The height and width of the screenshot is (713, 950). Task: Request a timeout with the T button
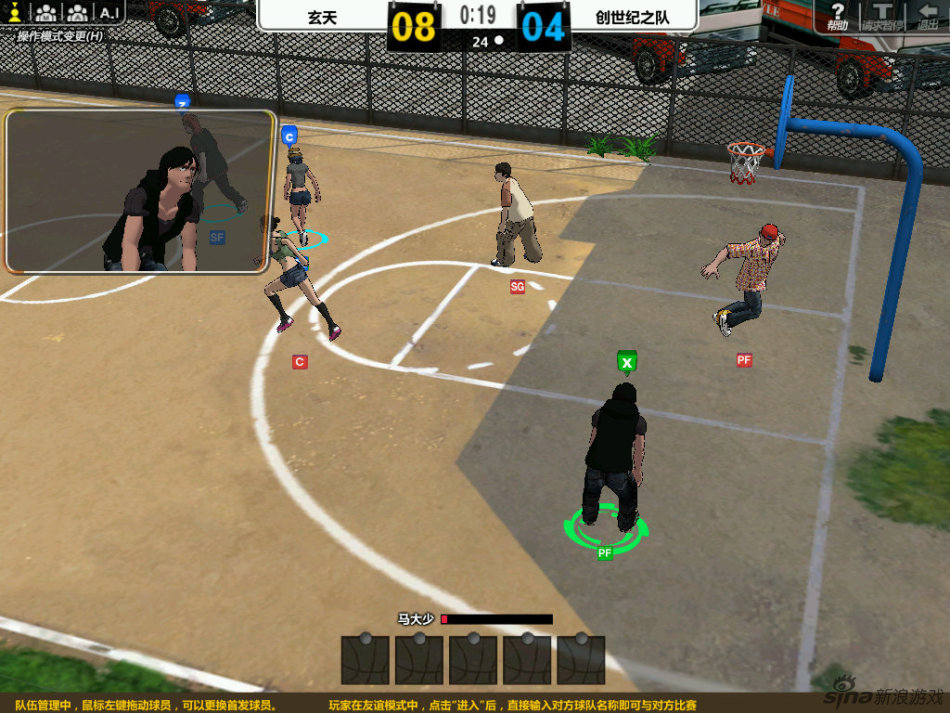tap(883, 15)
